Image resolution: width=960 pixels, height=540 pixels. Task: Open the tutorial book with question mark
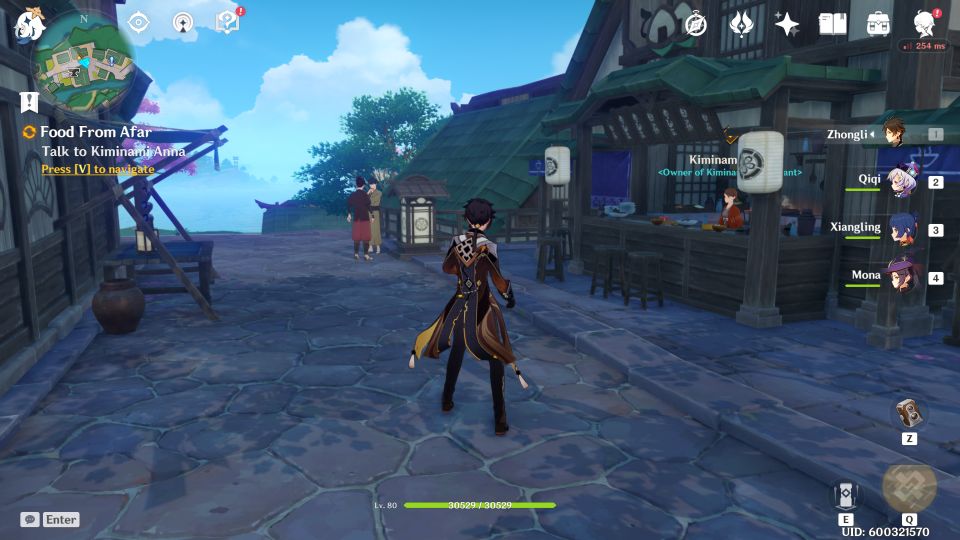[x=227, y=22]
